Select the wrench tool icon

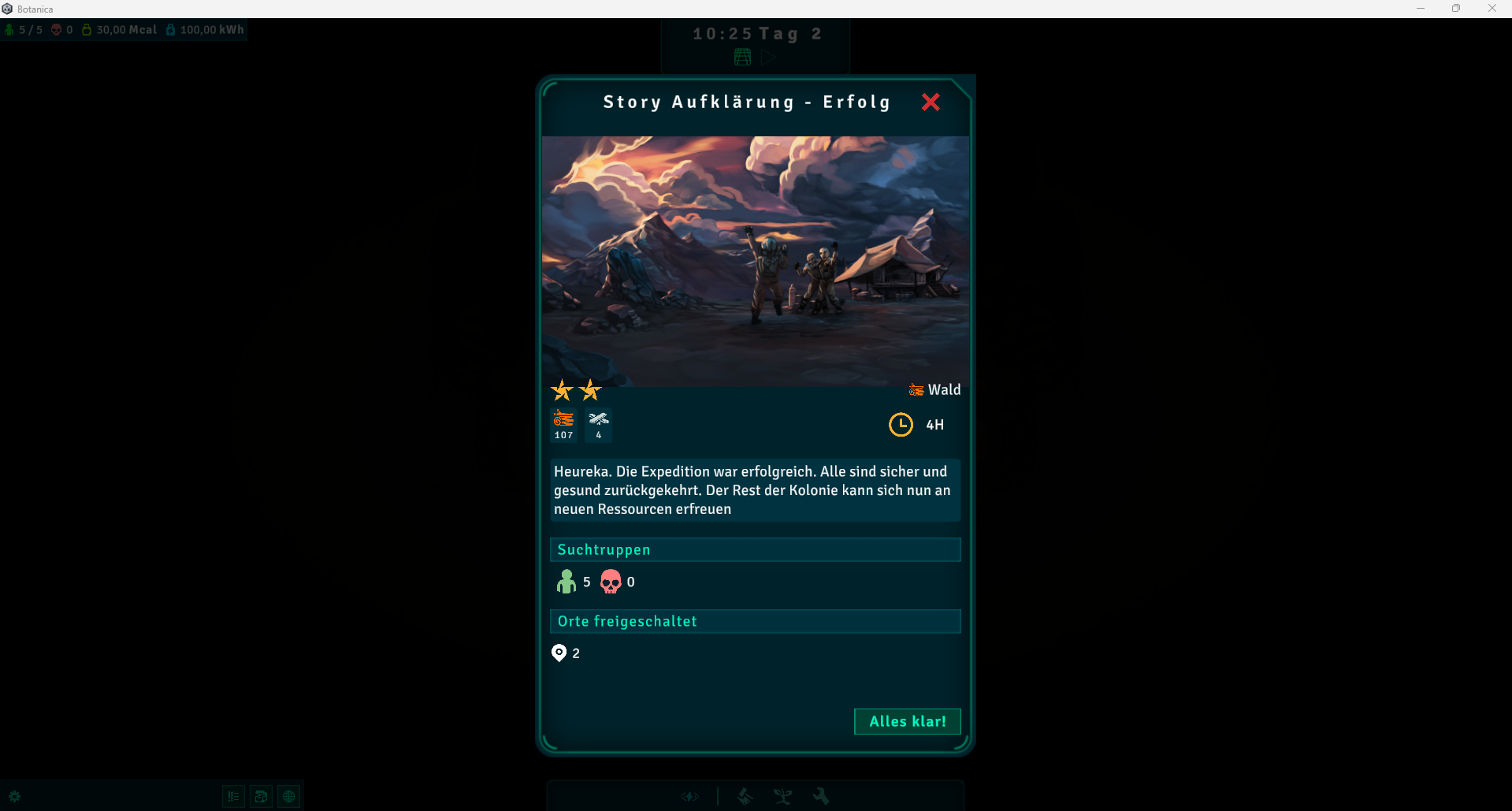[x=821, y=796]
